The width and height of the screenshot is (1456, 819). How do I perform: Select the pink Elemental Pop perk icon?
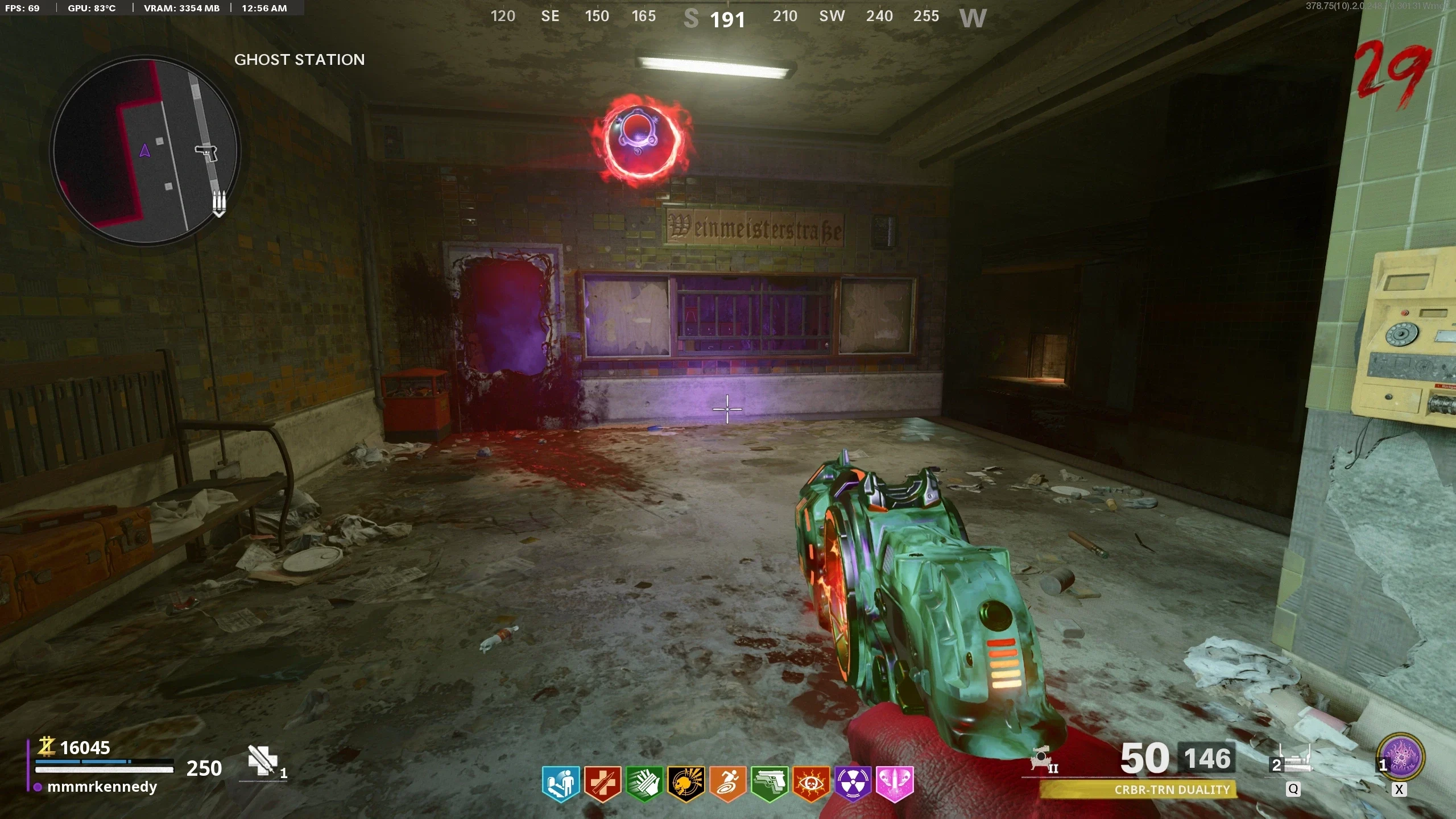(x=895, y=784)
